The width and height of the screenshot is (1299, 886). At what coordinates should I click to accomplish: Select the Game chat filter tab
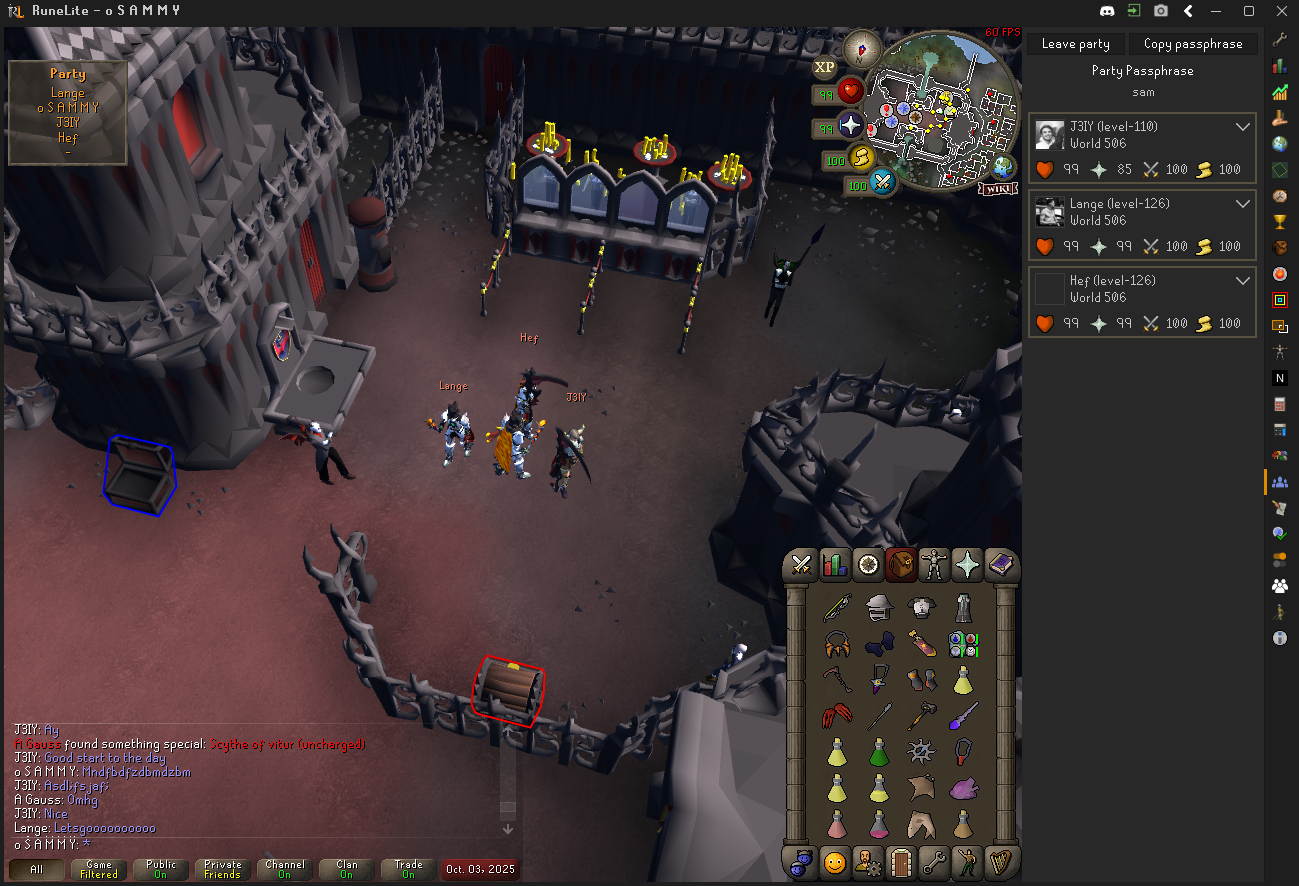99,869
